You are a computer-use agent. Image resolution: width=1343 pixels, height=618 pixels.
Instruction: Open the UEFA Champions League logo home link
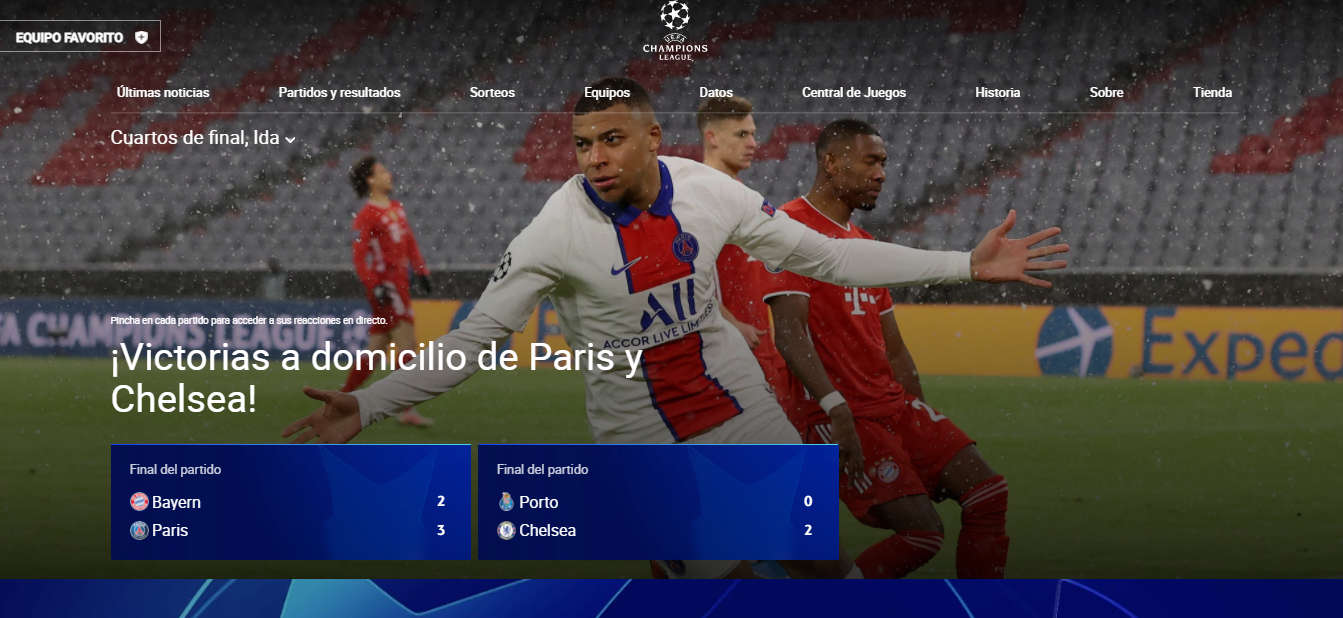tap(675, 31)
